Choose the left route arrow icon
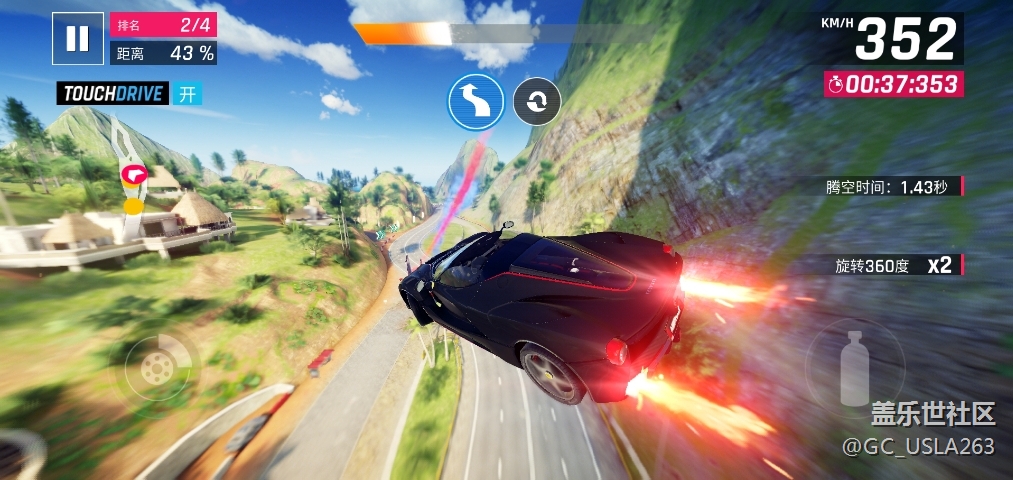1013x480 pixels. coord(475,101)
